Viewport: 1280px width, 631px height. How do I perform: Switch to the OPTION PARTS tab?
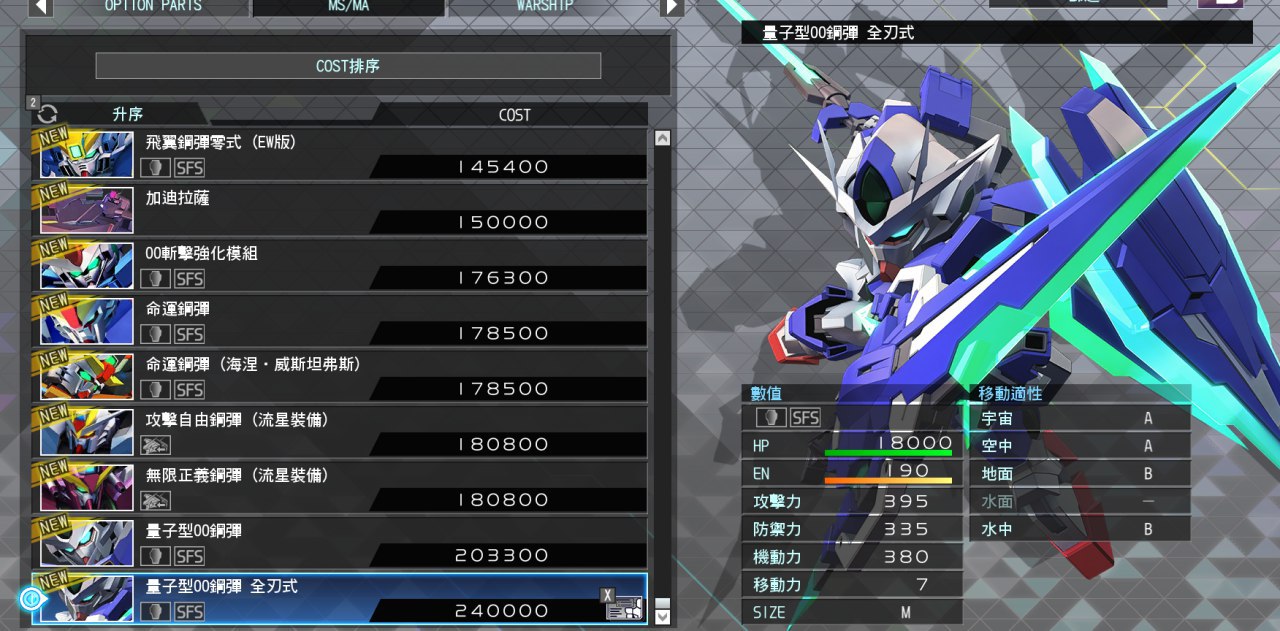pos(152,6)
